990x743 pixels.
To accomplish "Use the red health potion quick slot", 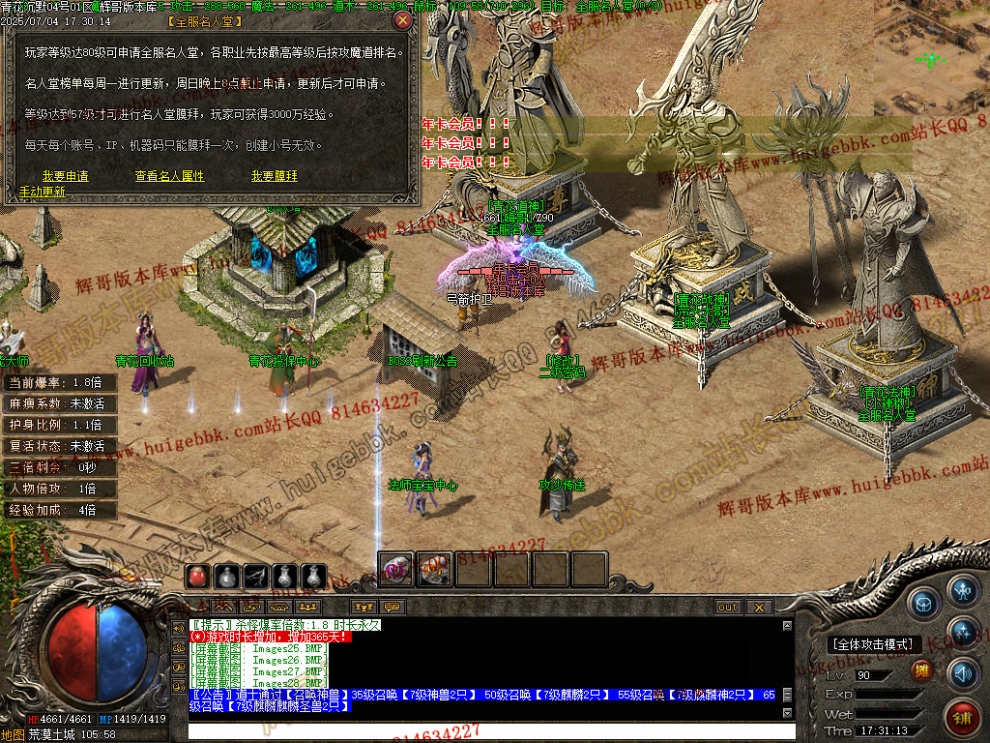I will coord(199,576).
